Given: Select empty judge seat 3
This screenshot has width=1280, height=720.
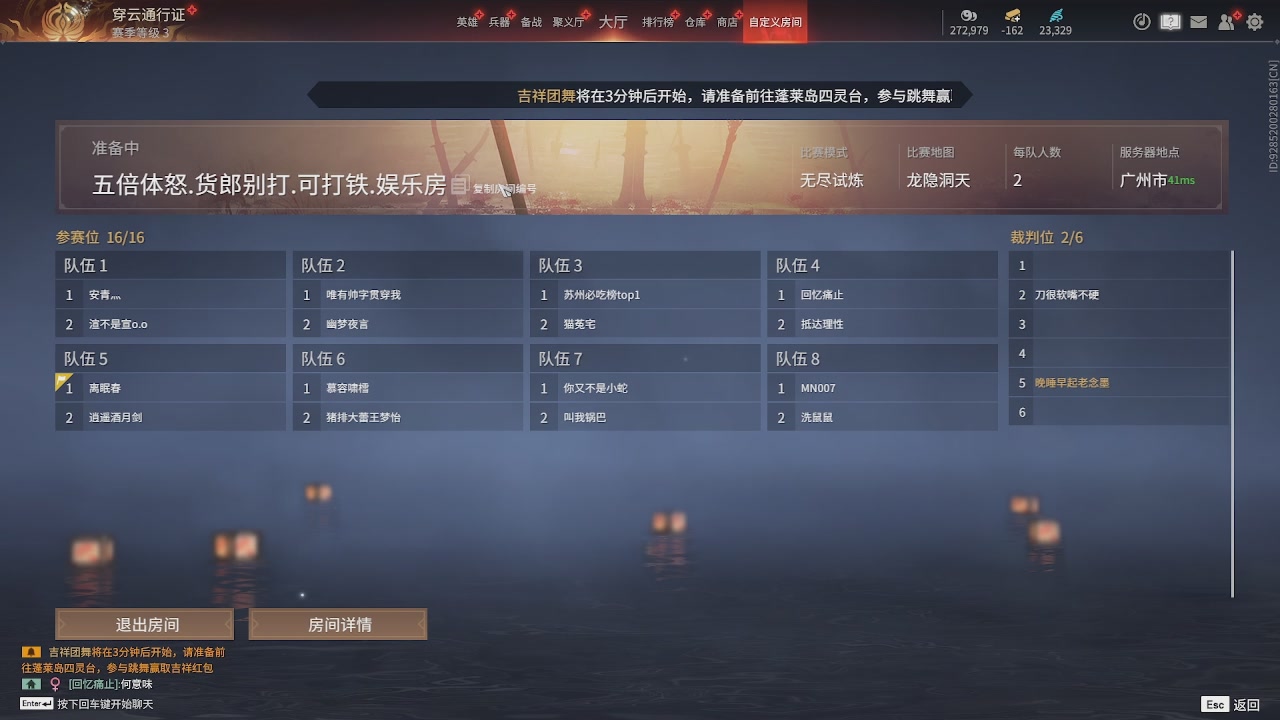Looking at the screenshot, I should [1118, 324].
